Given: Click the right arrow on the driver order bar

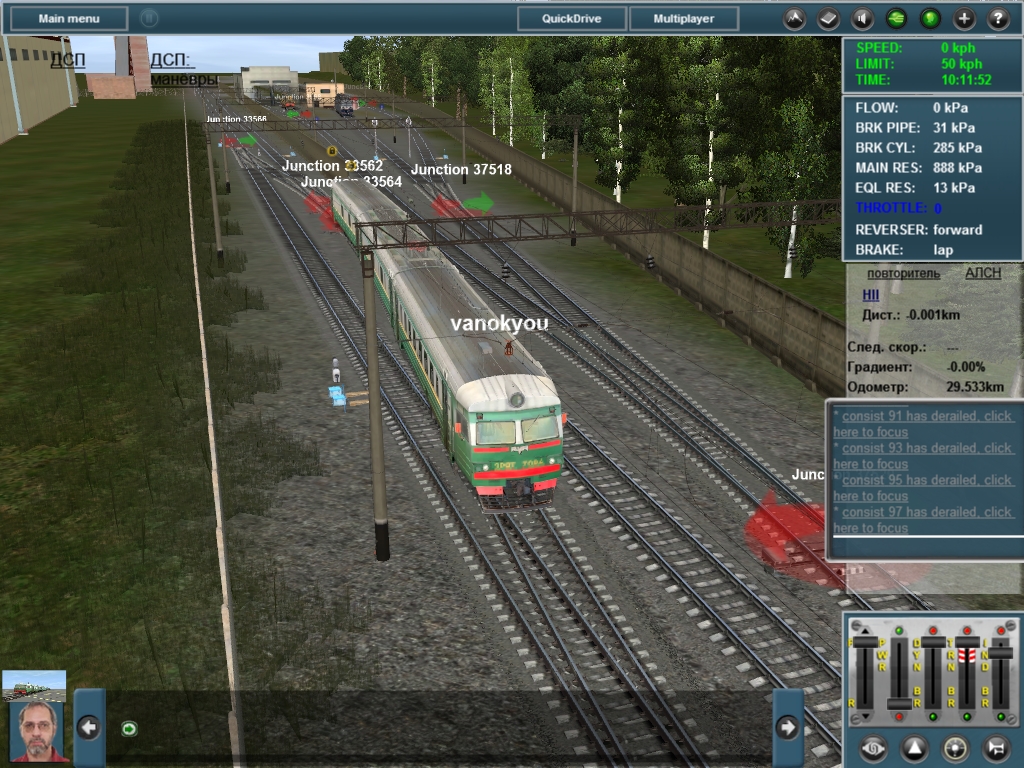Looking at the screenshot, I should point(787,728).
